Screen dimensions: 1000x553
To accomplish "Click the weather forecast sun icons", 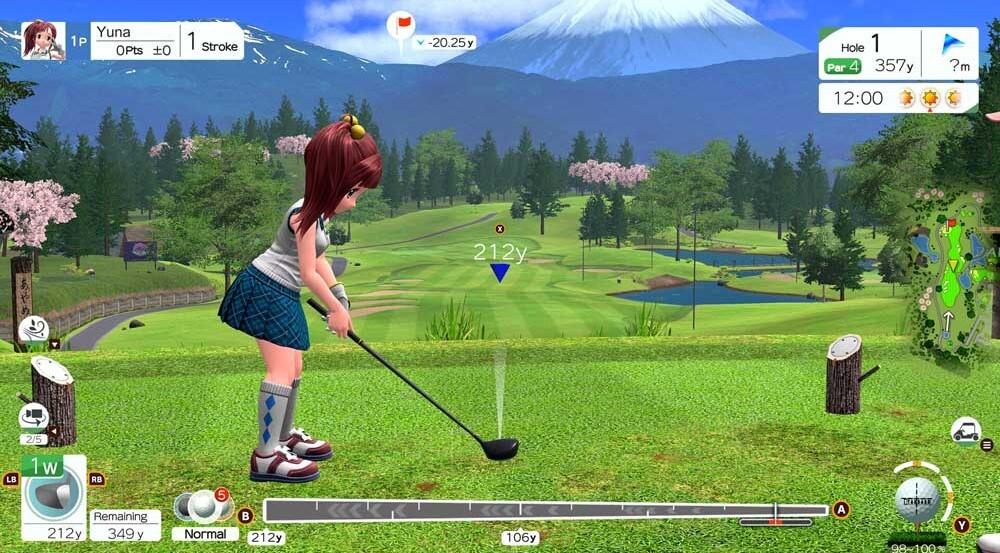I will [930, 98].
